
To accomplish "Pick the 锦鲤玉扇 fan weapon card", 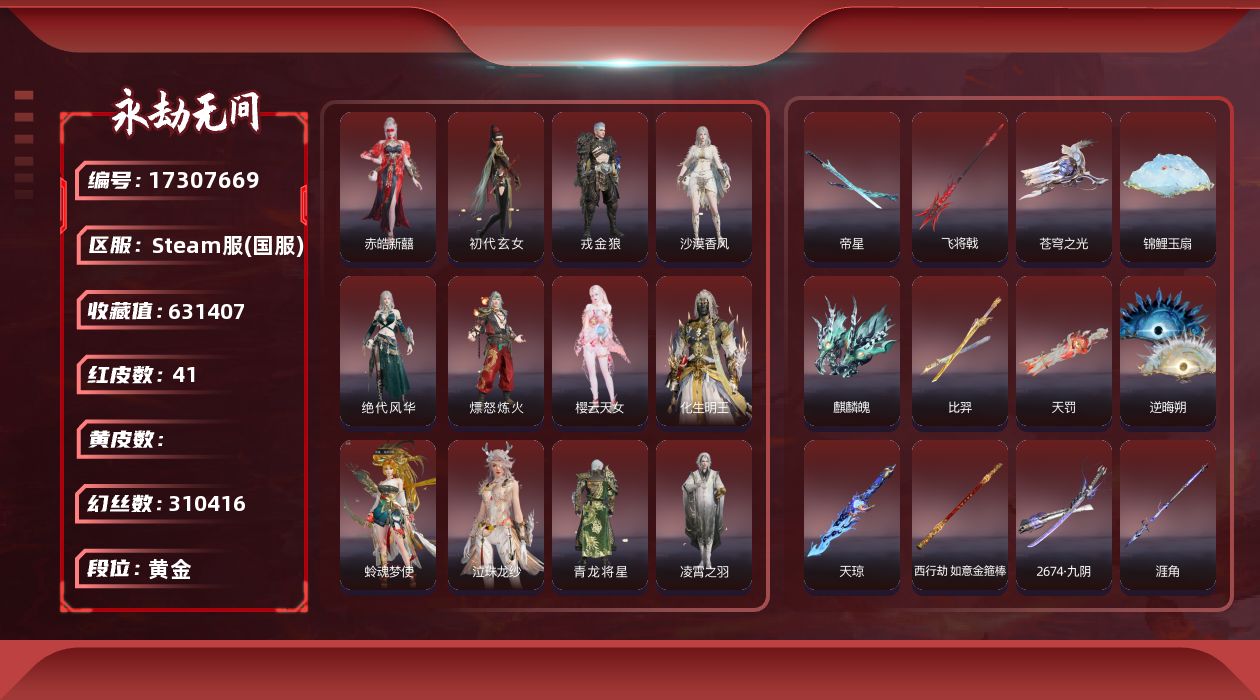I will pyautogui.click(x=1168, y=187).
